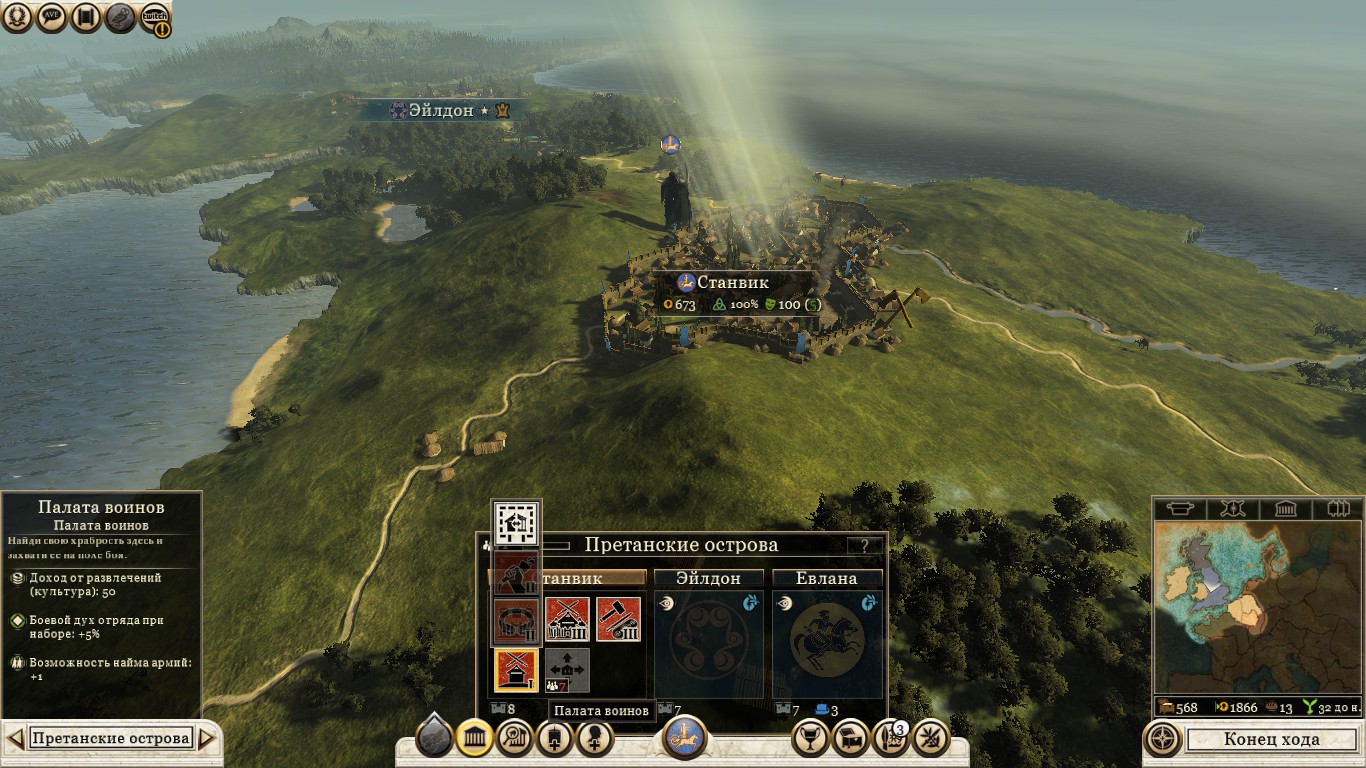Open the treasure chest finance button
The width and height of the screenshot is (1366, 768).
[x=850, y=739]
